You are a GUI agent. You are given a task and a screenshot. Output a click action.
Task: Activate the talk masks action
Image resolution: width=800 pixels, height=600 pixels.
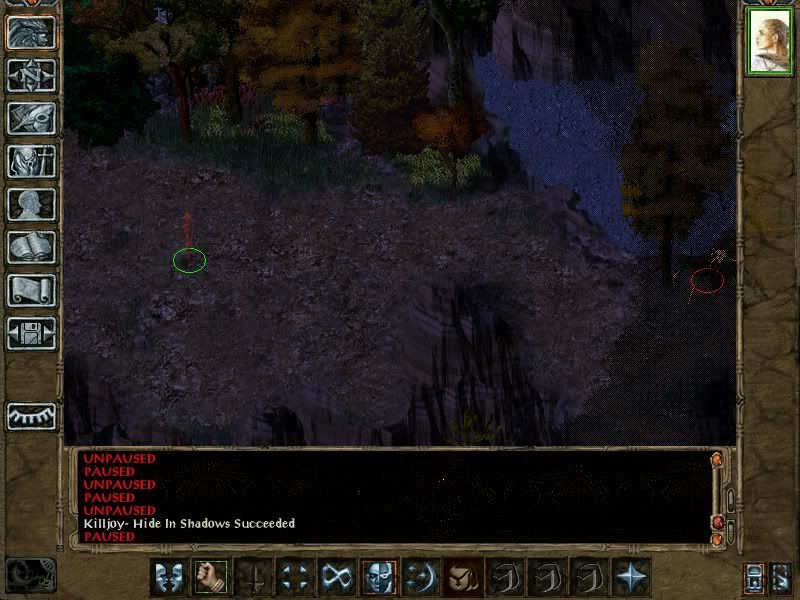click(168, 576)
